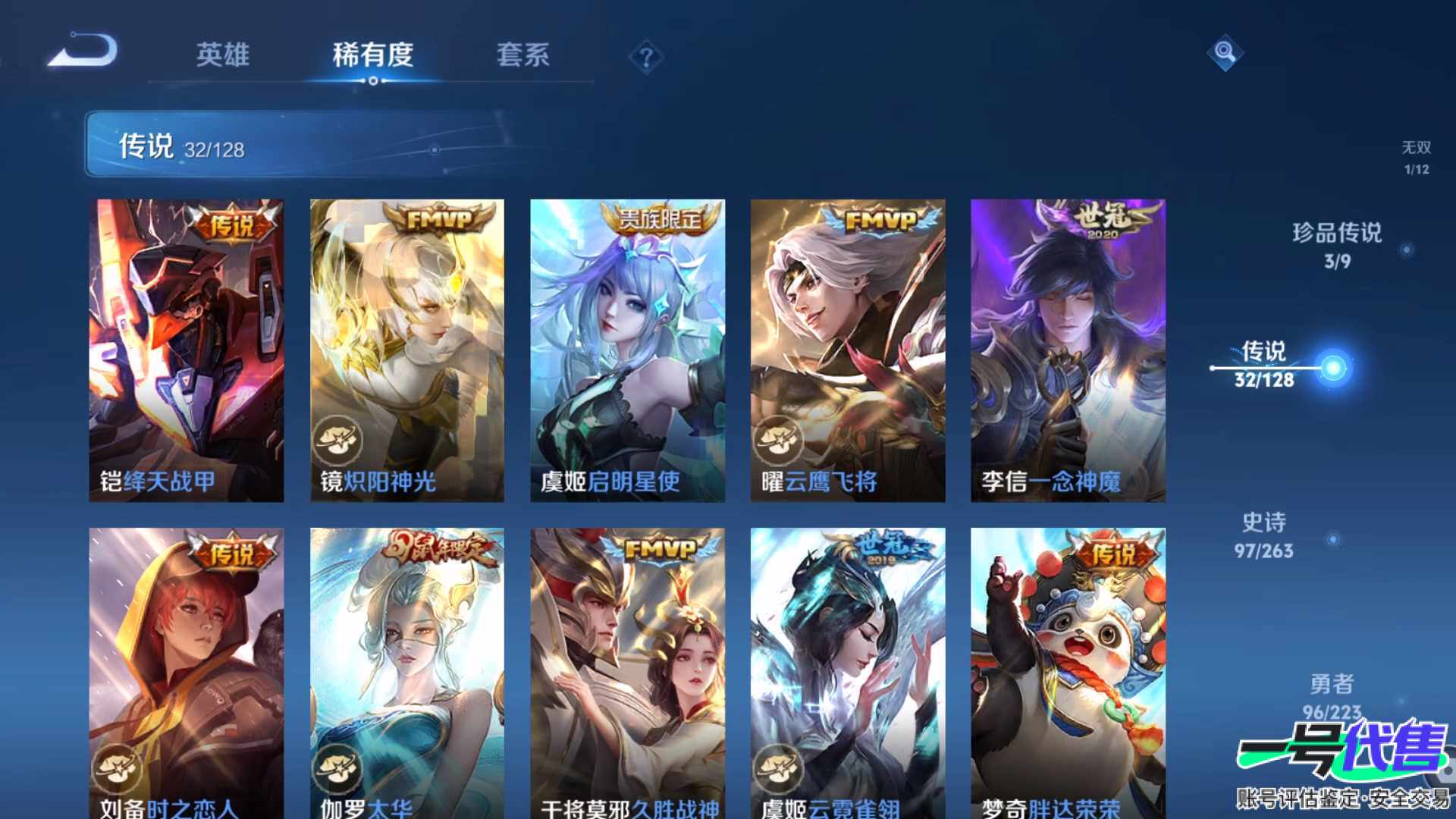The width and height of the screenshot is (1456, 819).
Task: Choose the 镜 炽阳神光 skin card
Action: pos(407,350)
